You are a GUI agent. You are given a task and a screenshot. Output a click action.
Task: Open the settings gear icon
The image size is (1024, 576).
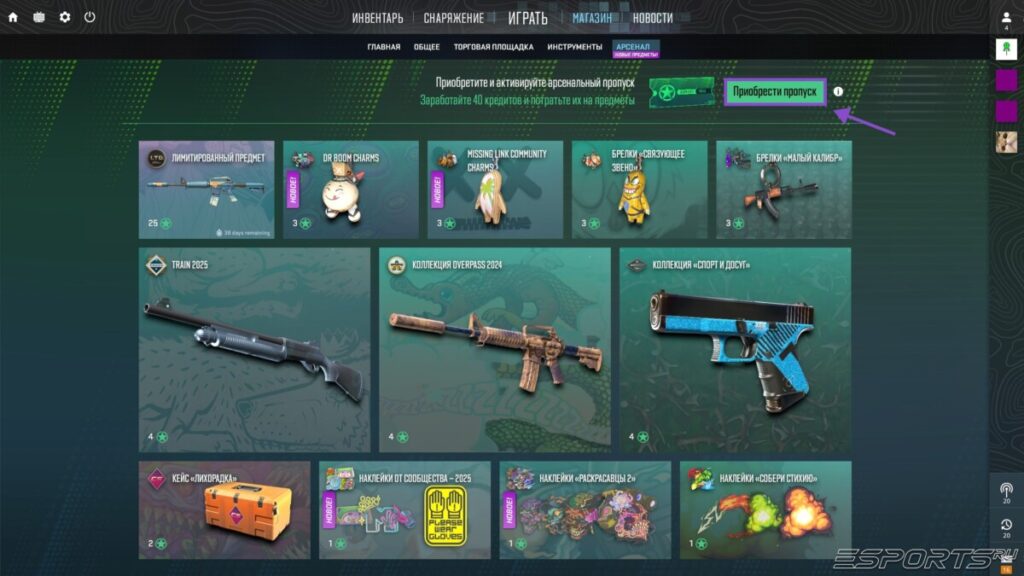pyautogui.click(x=65, y=17)
